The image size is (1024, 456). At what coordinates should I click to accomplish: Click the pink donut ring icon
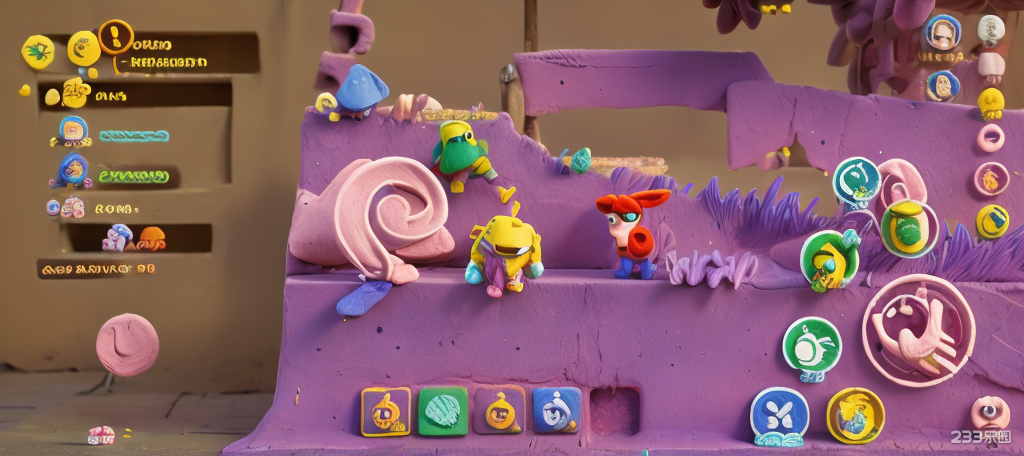click(x=990, y=138)
